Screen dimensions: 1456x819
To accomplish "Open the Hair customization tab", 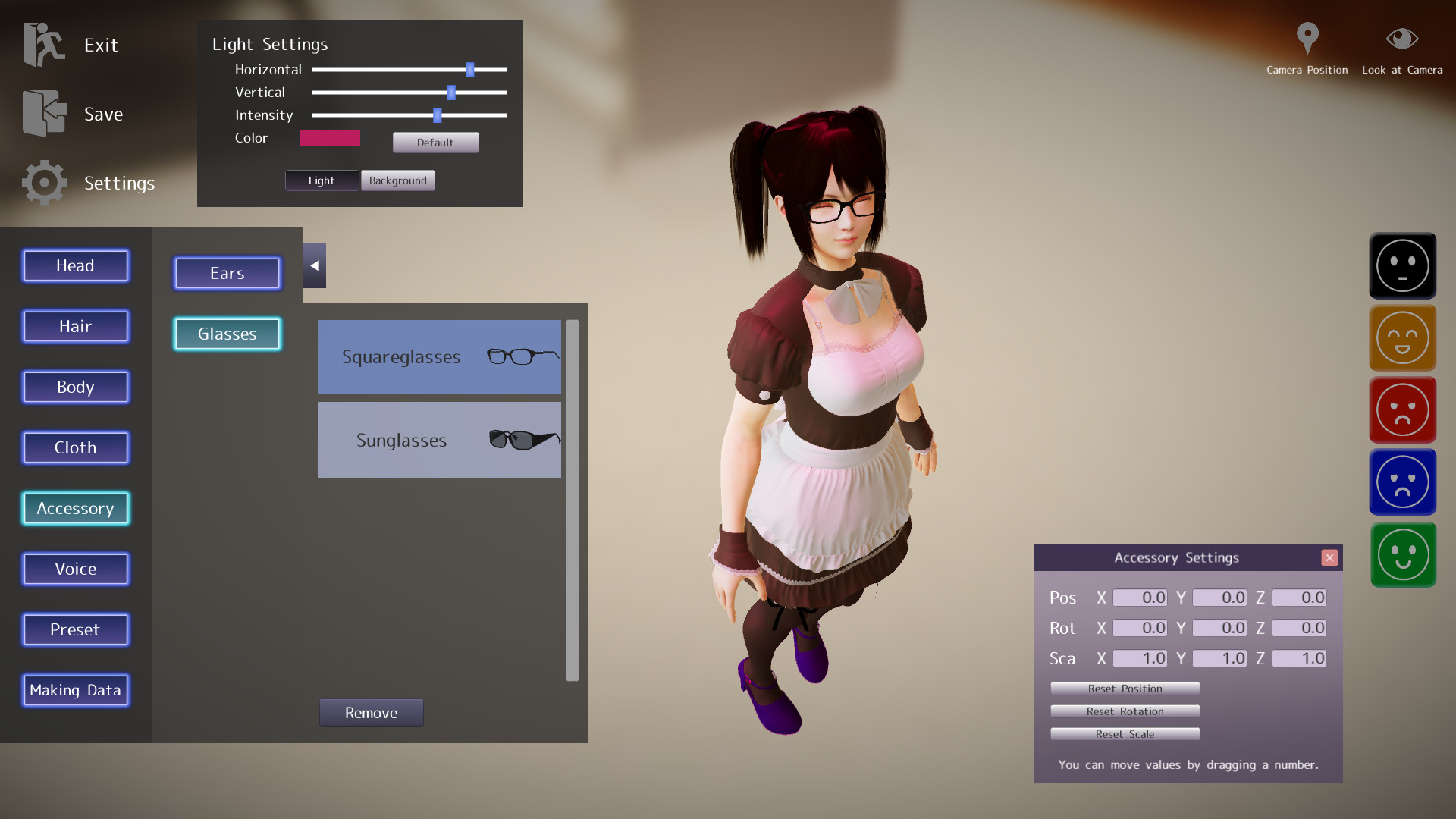I will [75, 326].
